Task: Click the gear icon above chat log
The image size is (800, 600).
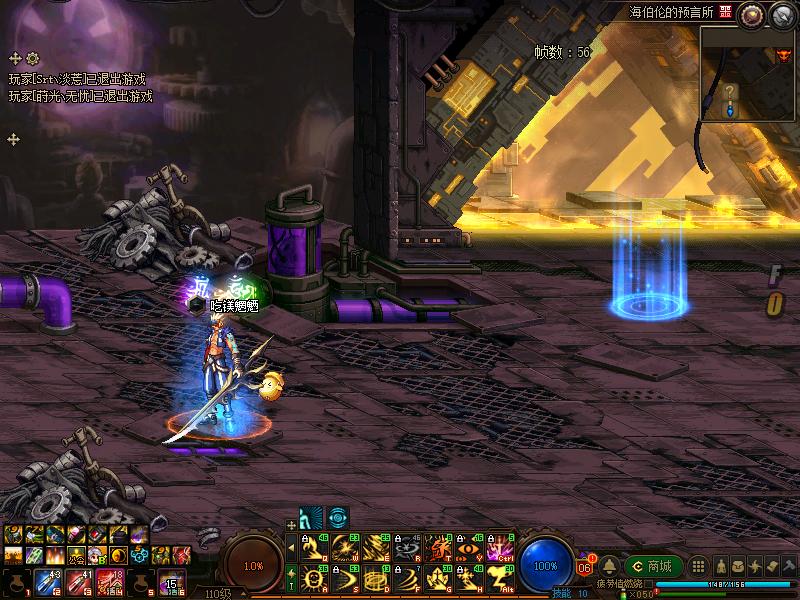Action: click(x=32, y=59)
